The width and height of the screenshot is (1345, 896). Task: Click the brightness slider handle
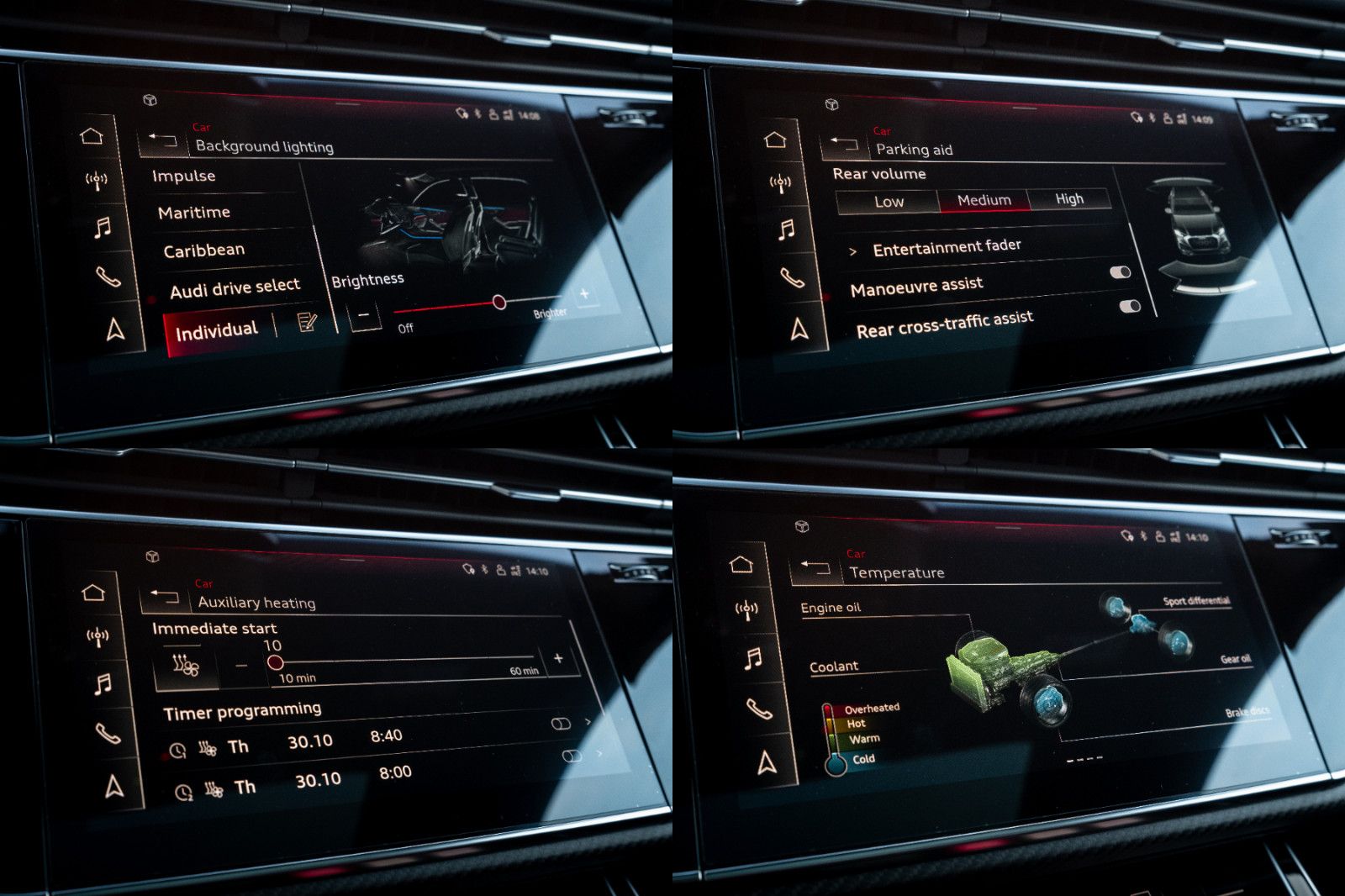[x=499, y=302]
